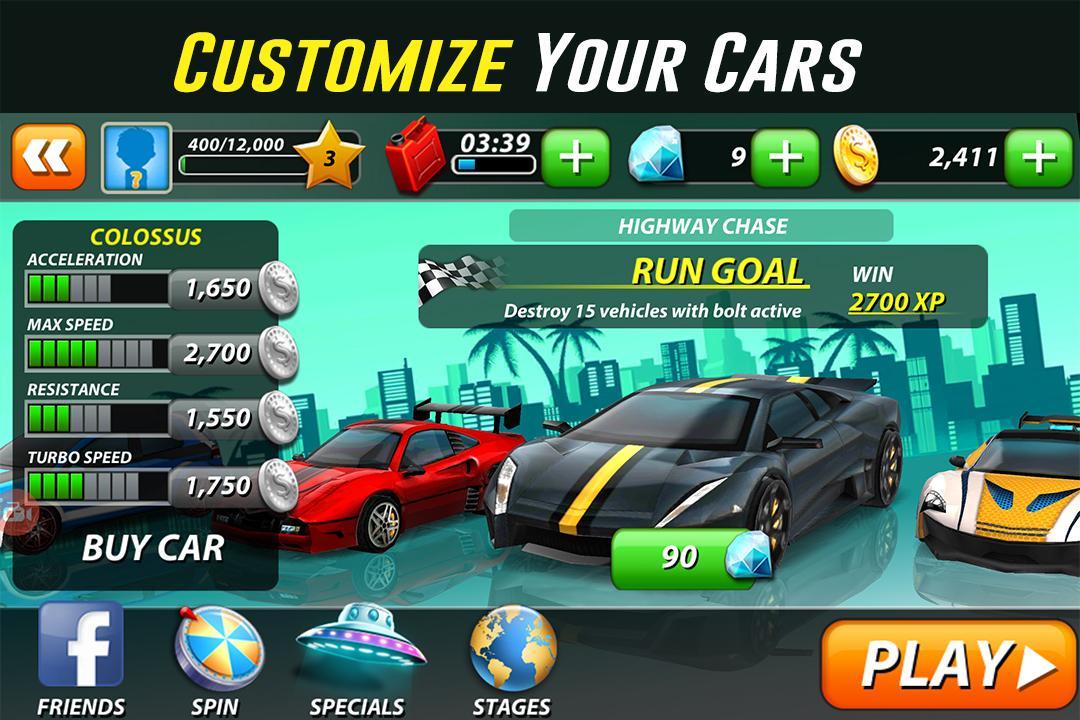Purchase the car for 90 diamonds
The width and height of the screenshot is (1080, 720).
pos(690,557)
